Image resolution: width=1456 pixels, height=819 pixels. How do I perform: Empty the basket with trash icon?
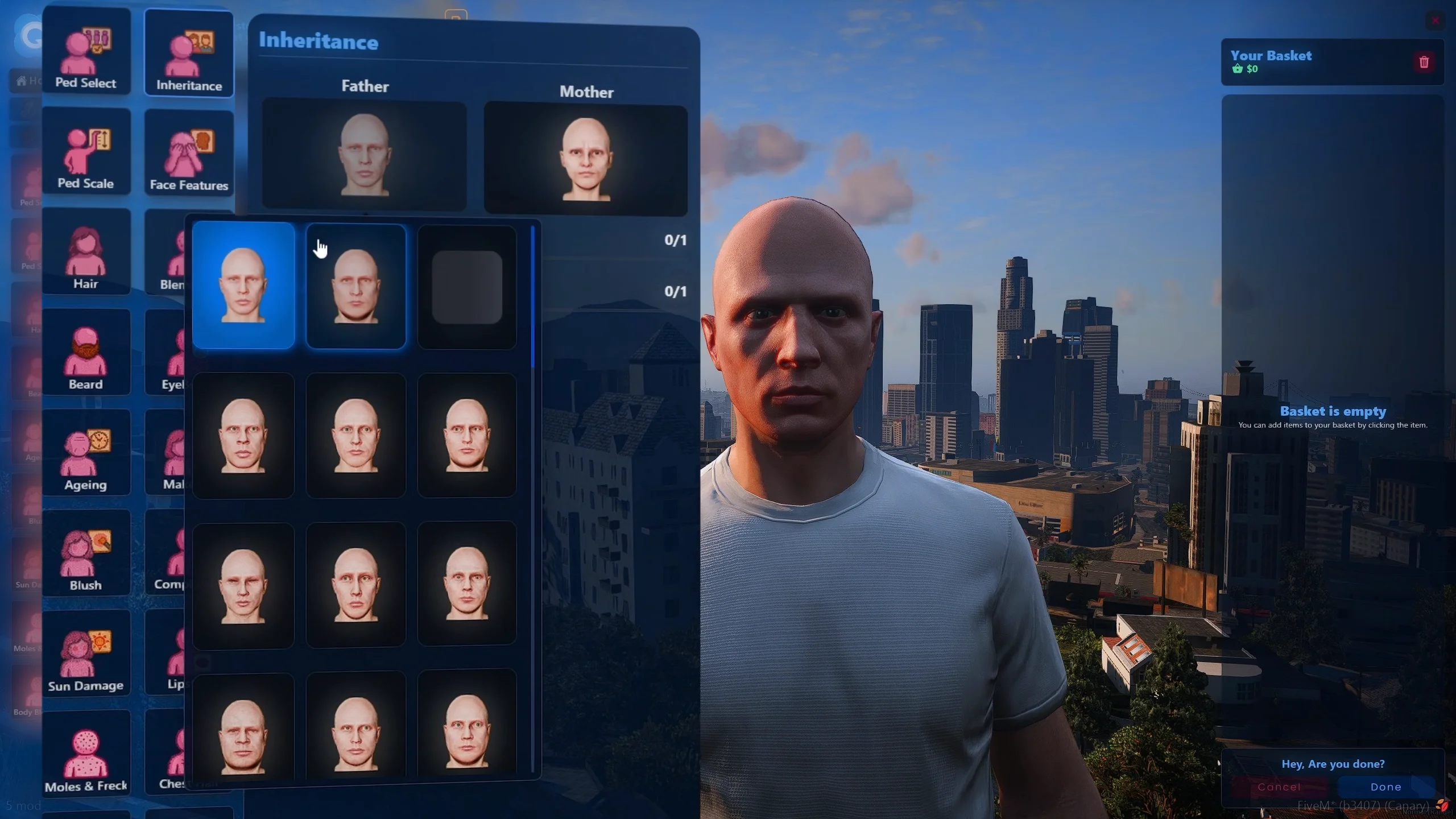click(1424, 62)
